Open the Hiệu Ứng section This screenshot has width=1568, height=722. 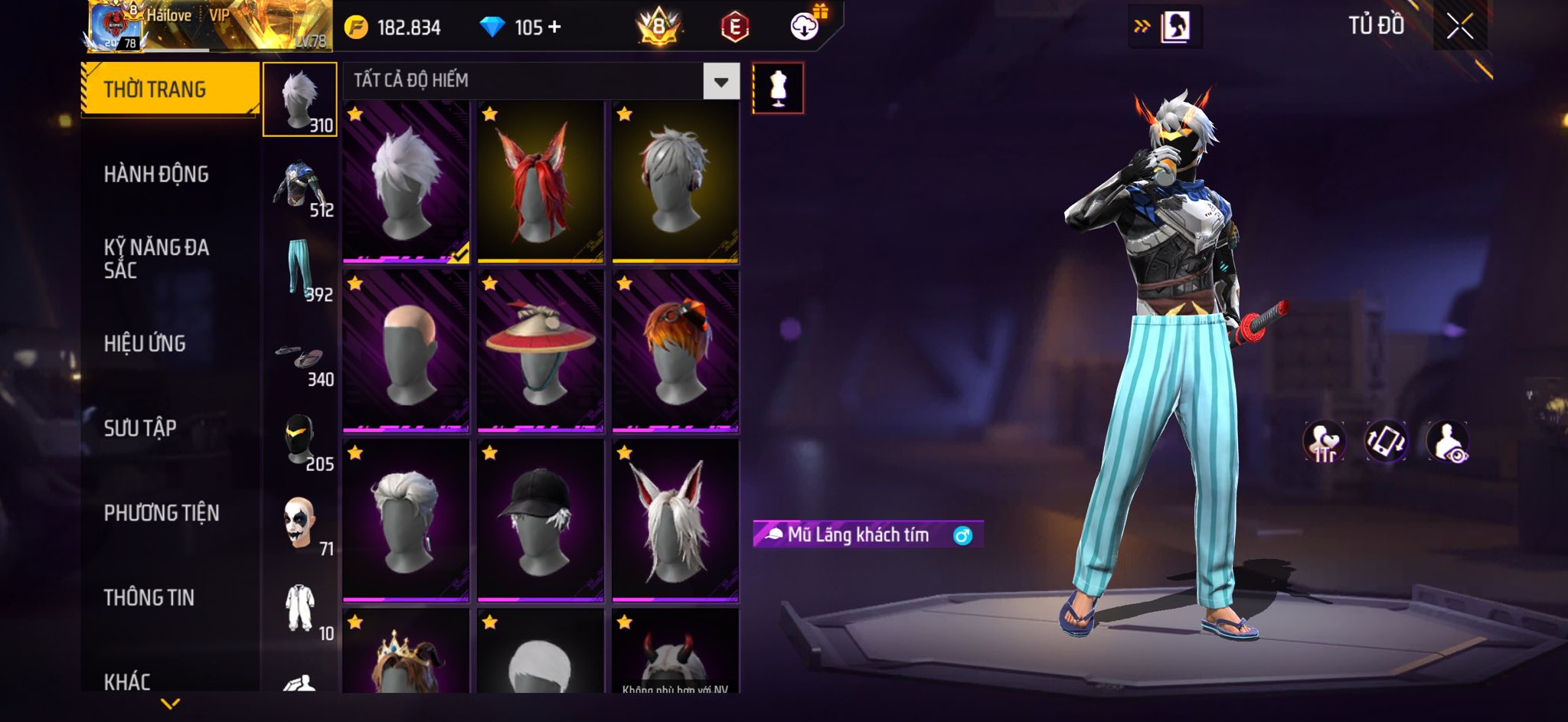(x=145, y=344)
